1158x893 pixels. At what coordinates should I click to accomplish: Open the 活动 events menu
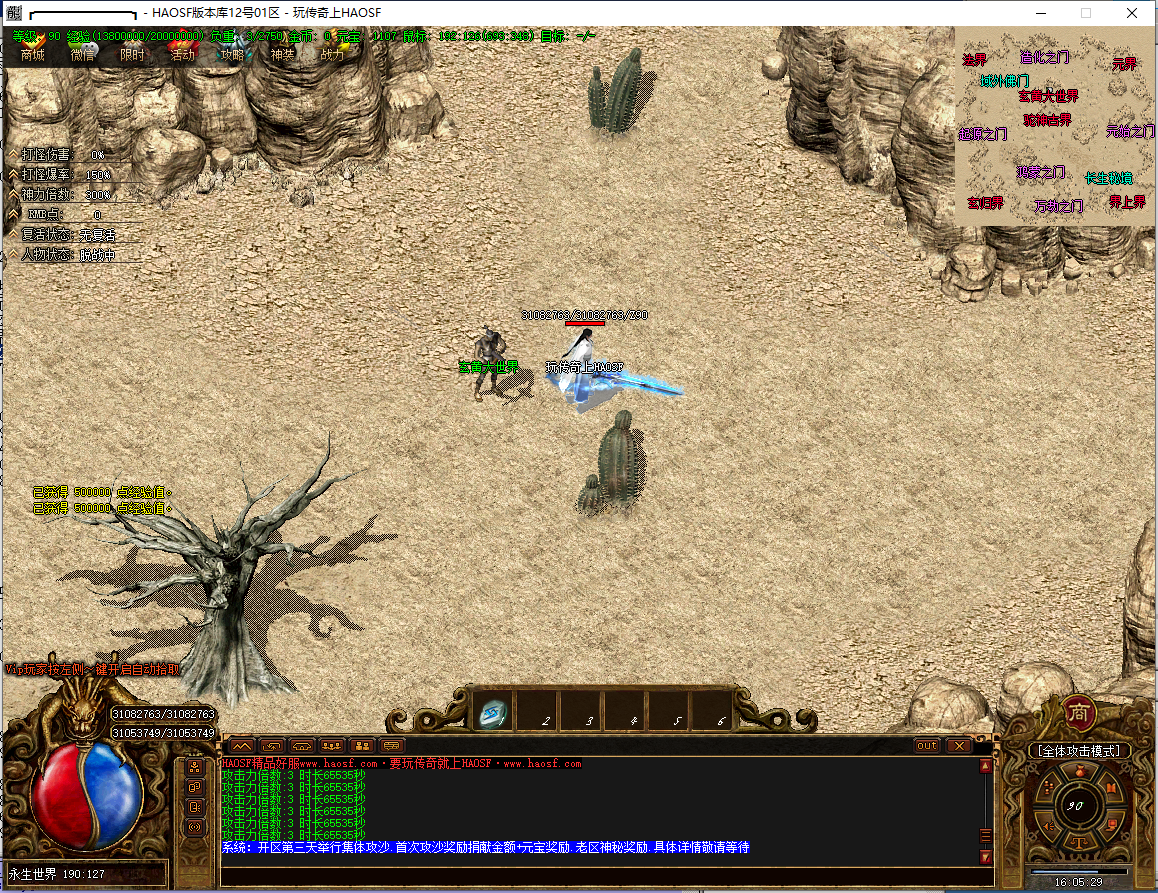click(183, 54)
